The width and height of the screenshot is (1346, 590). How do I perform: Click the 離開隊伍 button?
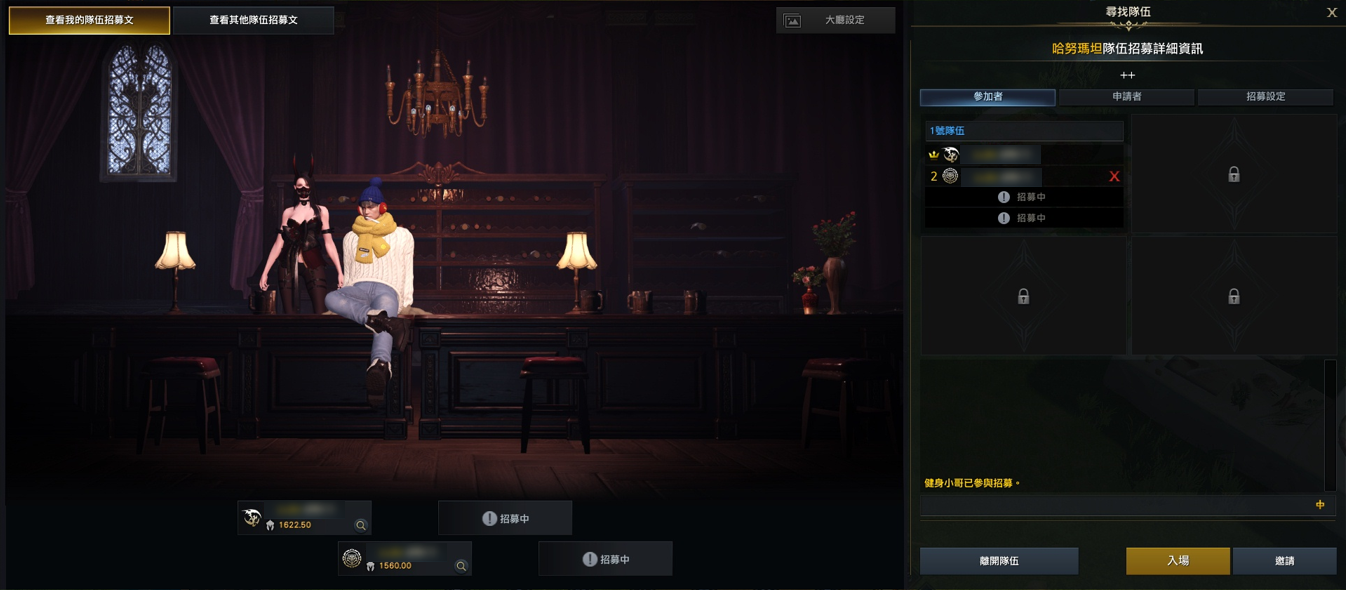998,561
